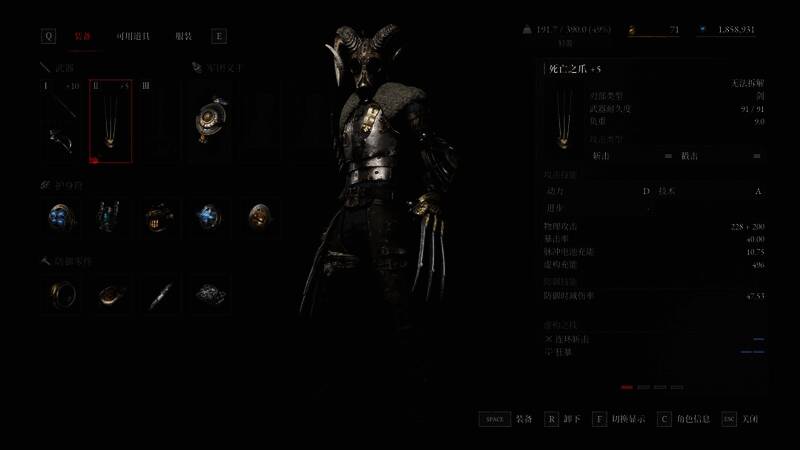The image size is (800, 450).
Task: Choose the golden mask amulet in the middle
Action: [x=158, y=216]
